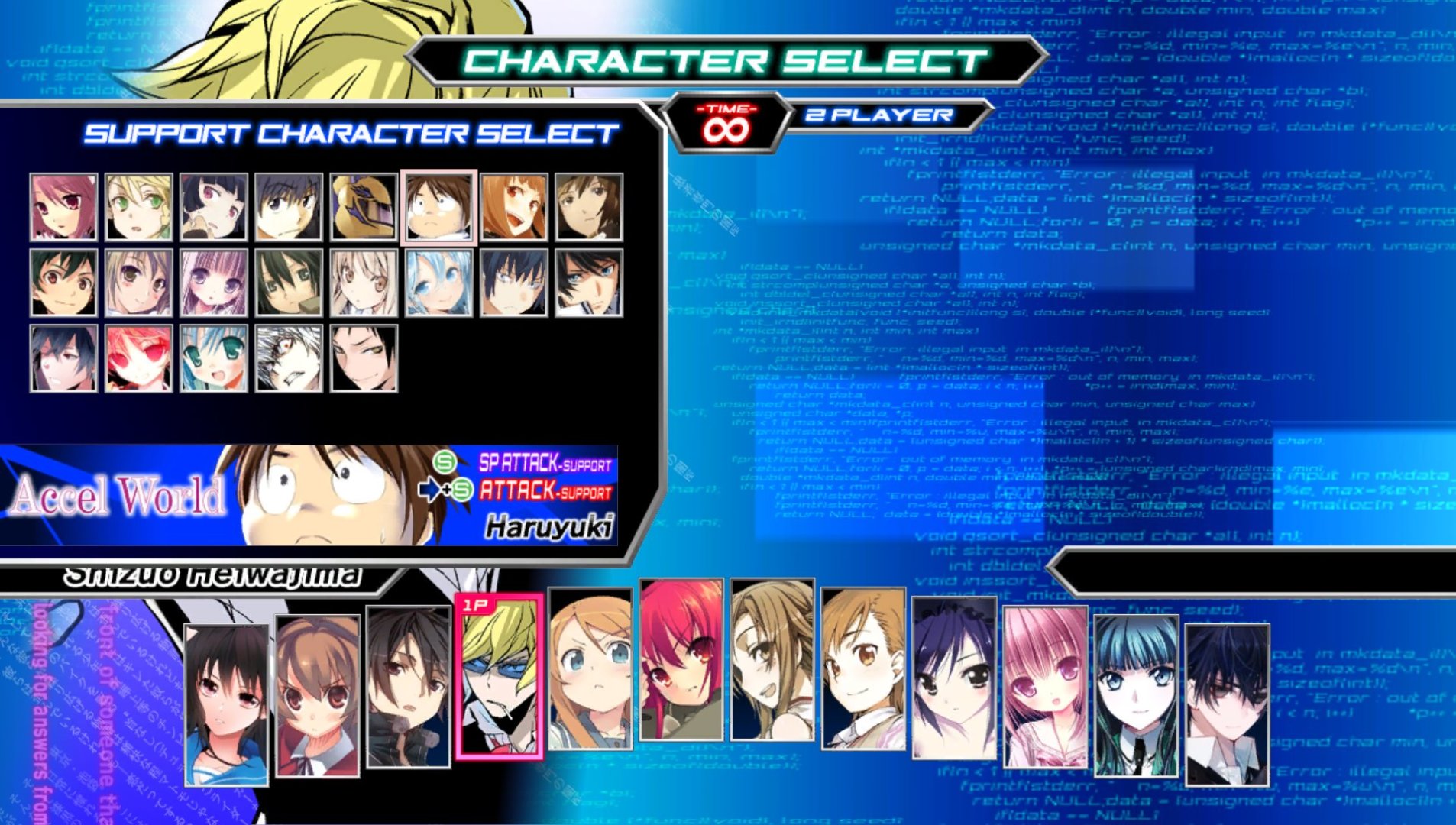Screen dimensions: 1456x825
Task: Pick the pink-haired fighter portrait
Action: [x=1045, y=687]
